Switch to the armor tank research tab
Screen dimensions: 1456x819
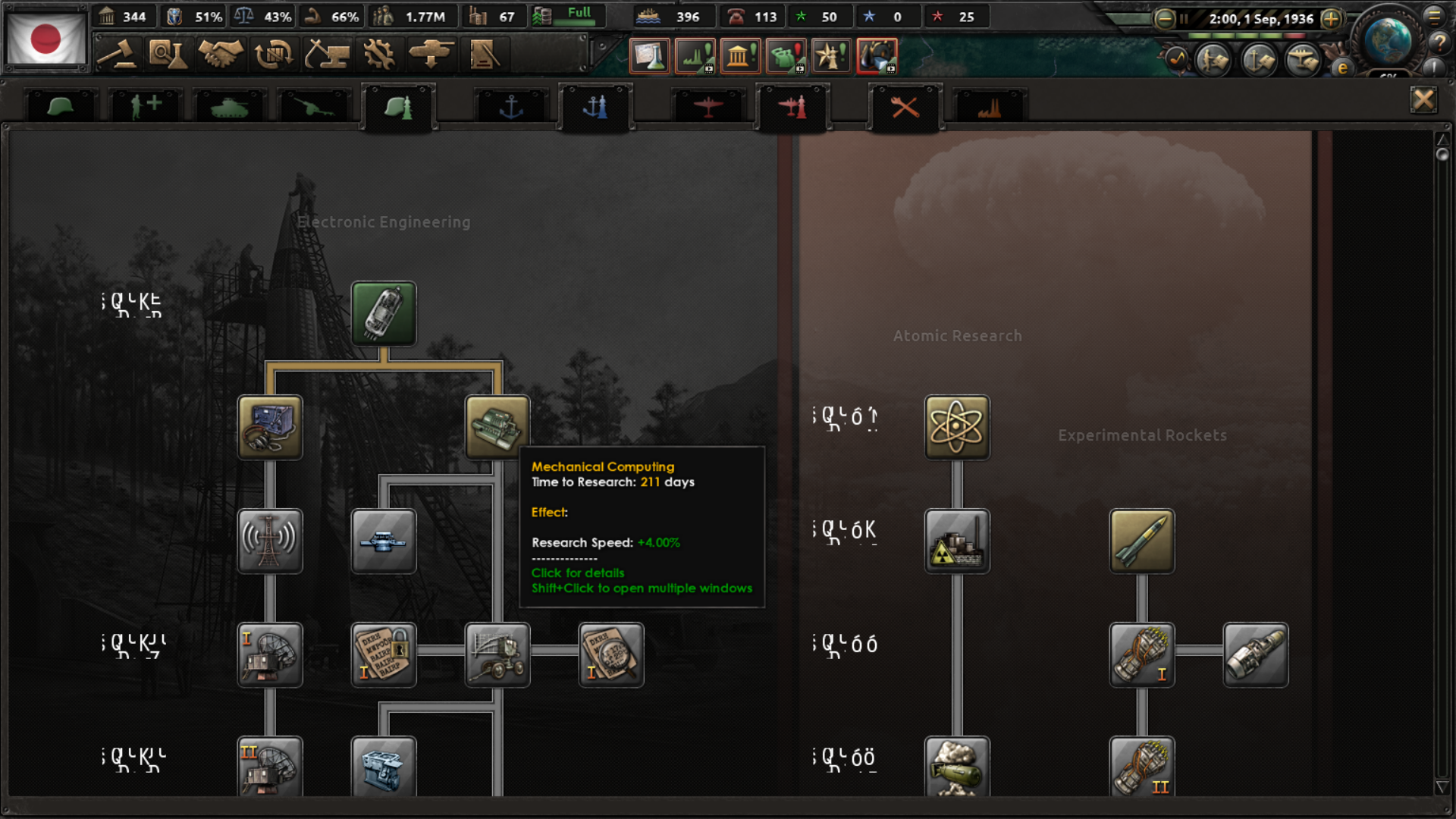(229, 107)
